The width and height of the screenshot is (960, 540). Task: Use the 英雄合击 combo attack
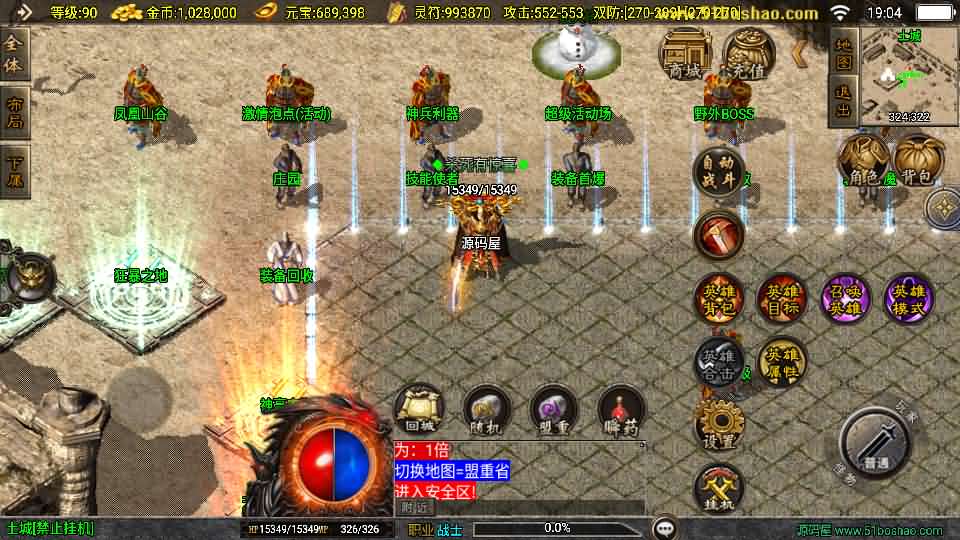click(719, 362)
